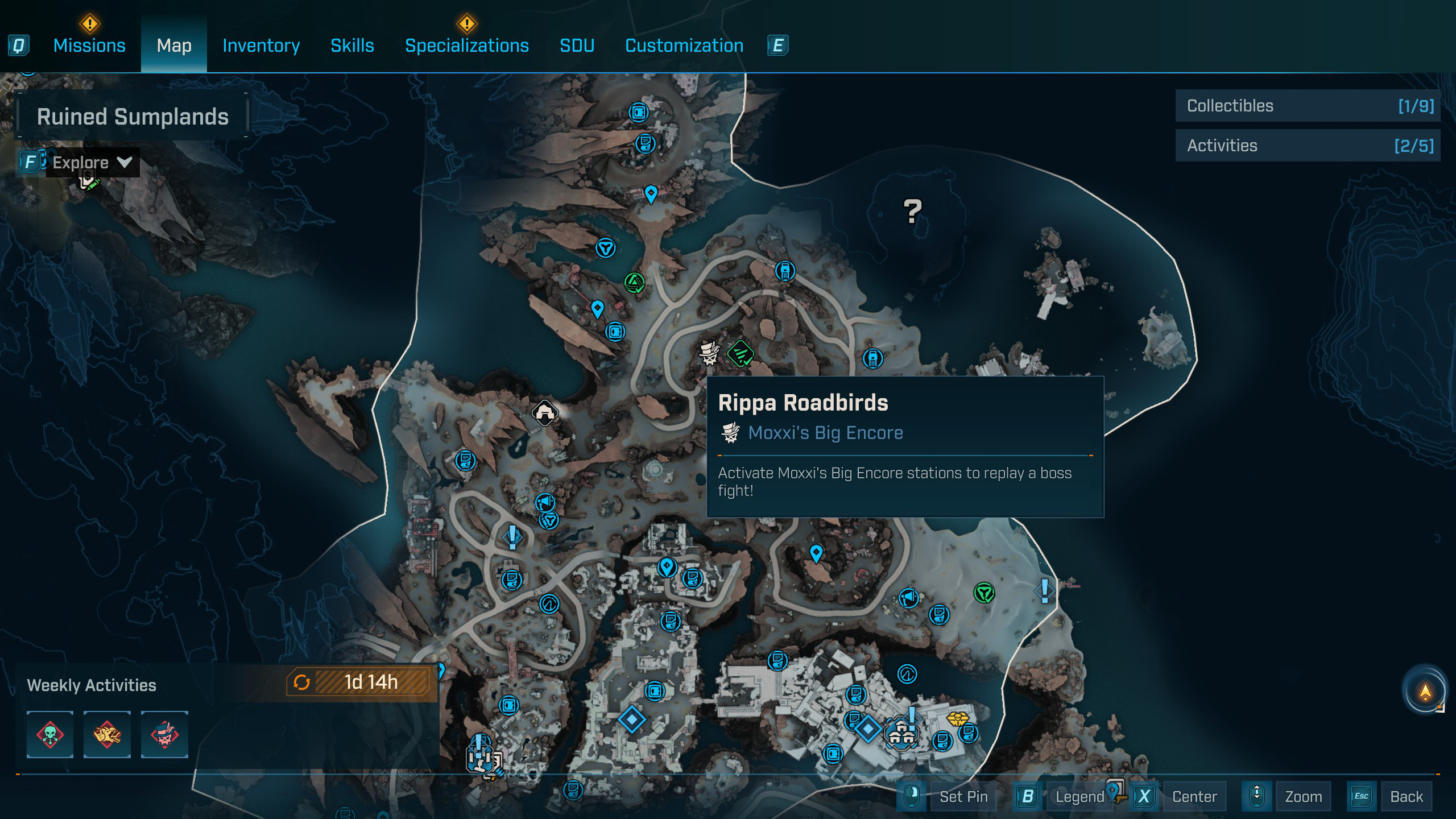This screenshot has width=1456, height=819.
Task: Click the Back button
Action: click(x=1406, y=796)
